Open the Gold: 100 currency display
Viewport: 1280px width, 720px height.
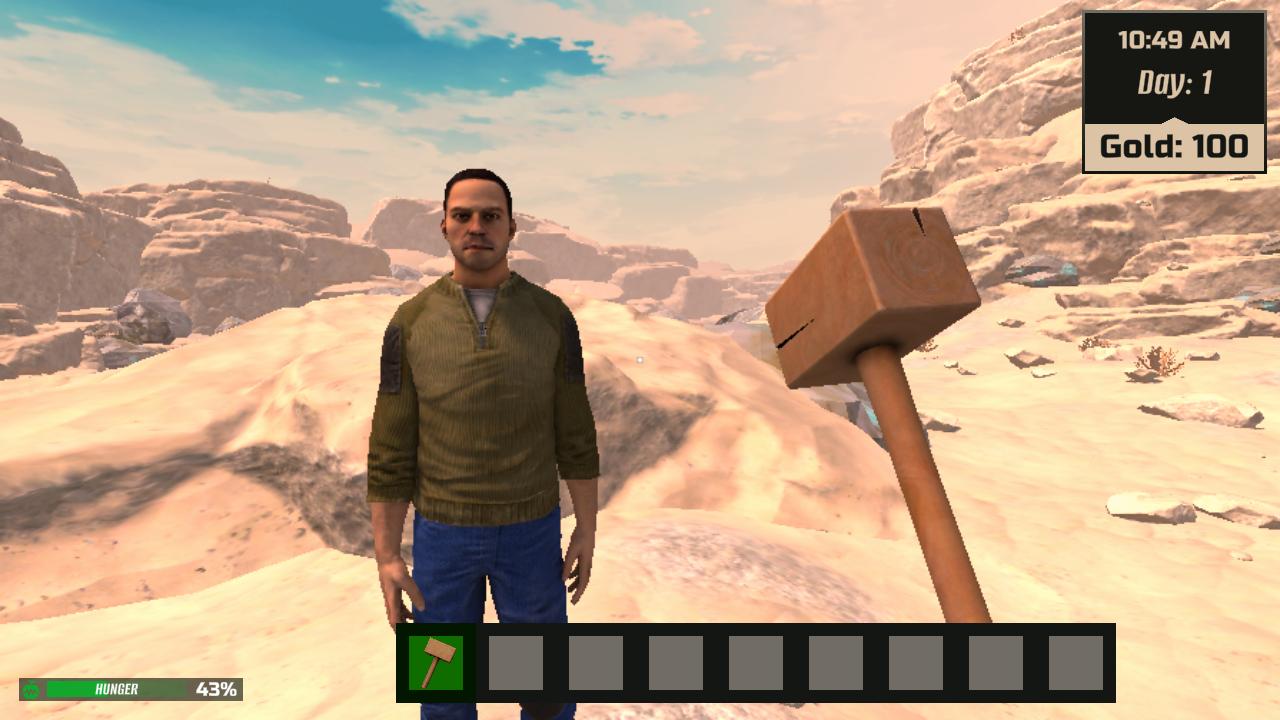(1174, 146)
